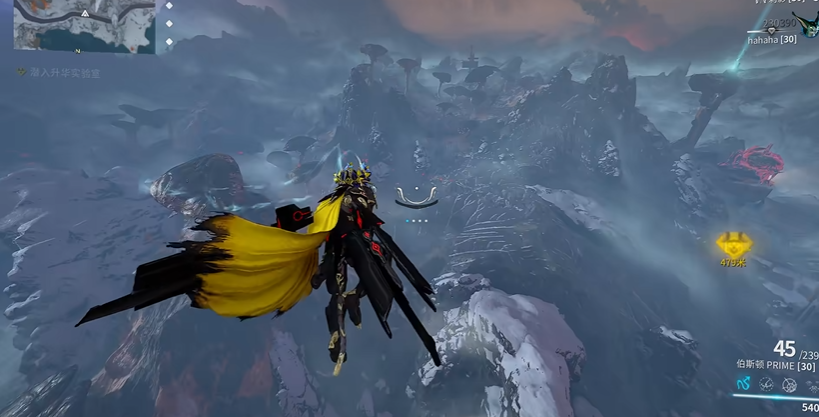The width and height of the screenshot is (819, 417).
Task: Select the 潜入升华实验室 objective tracker
Action: pyautogui.click(x=62, y=73)
